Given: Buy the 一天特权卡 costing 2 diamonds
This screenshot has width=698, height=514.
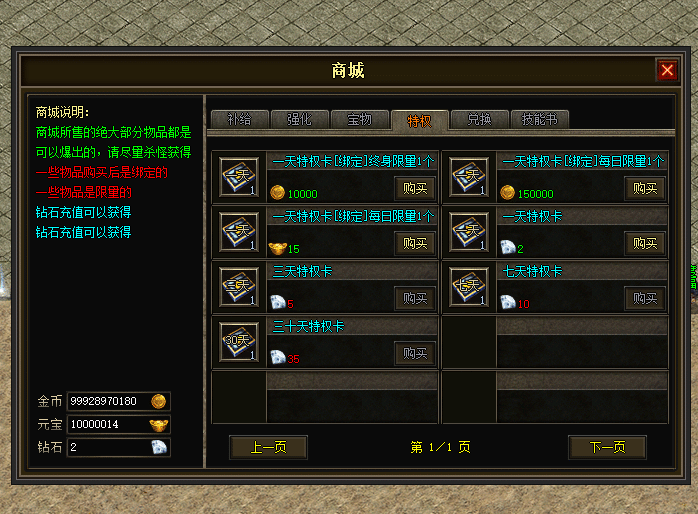Looking at the screenshot, I should pos(645,243).
